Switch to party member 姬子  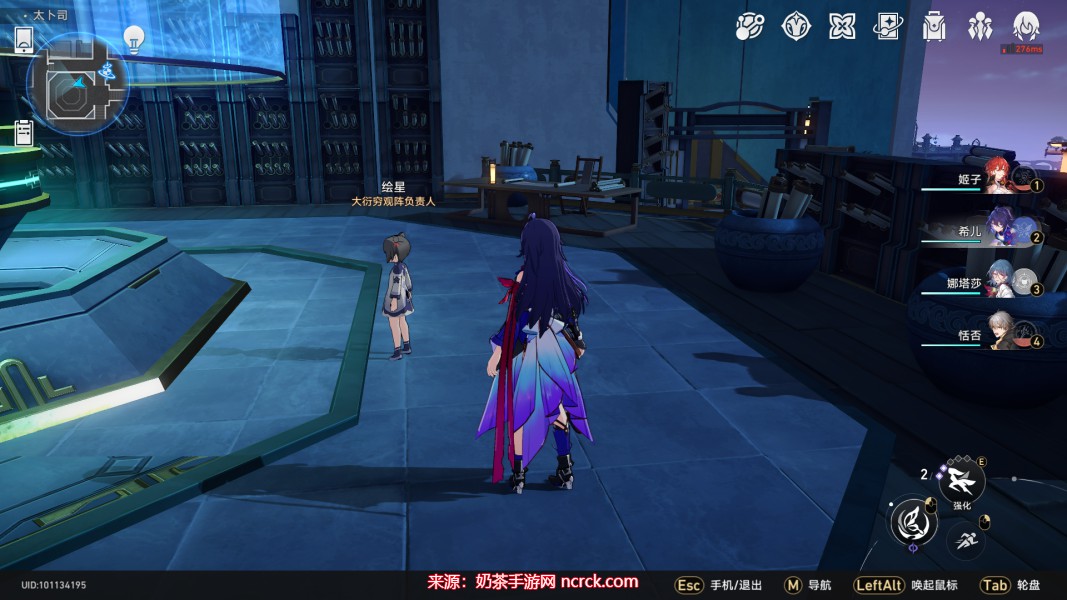1000,180
